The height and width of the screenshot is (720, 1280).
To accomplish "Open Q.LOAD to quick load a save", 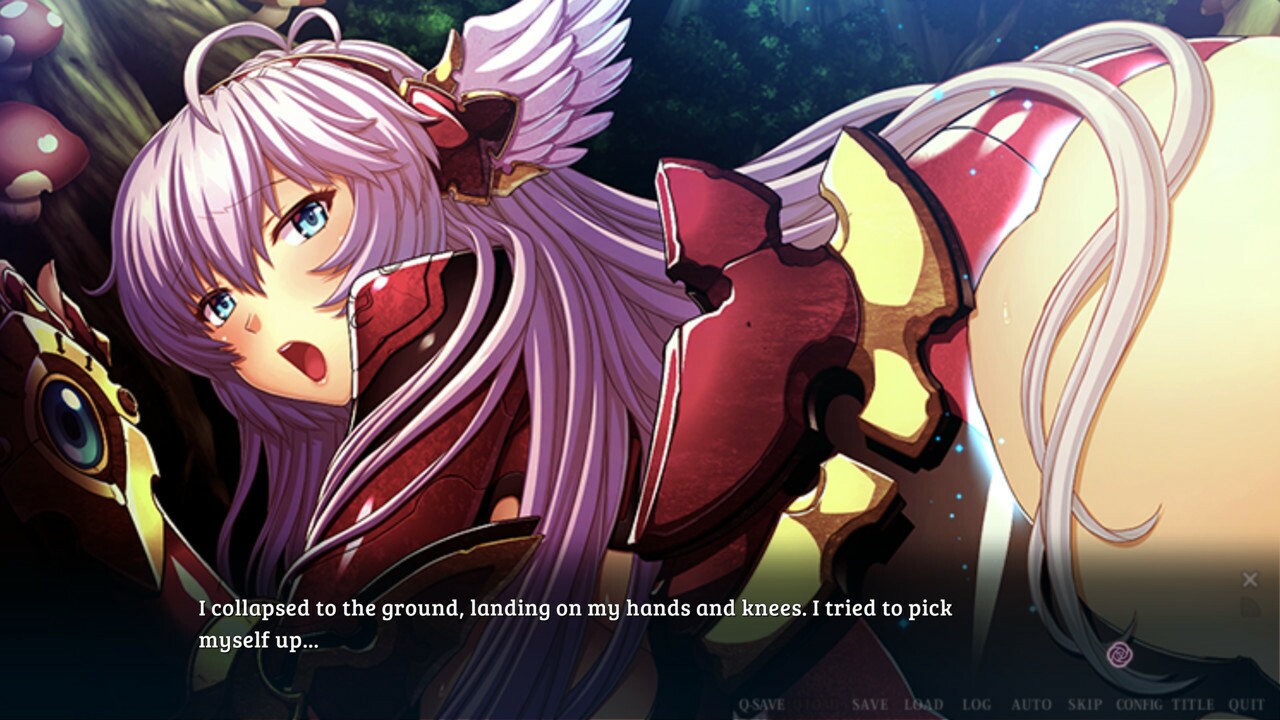I will [x=815, y=702].
